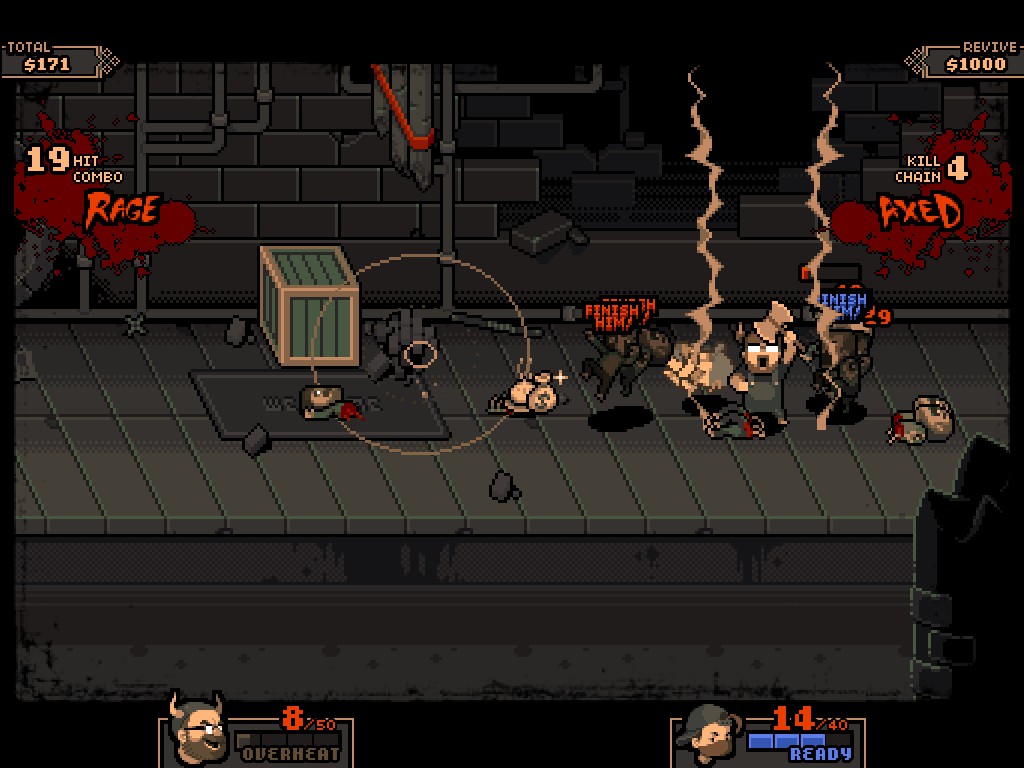Screen dimensions: 1024x768
Task: Select the capped second player portrait
Action: point(706,735)
